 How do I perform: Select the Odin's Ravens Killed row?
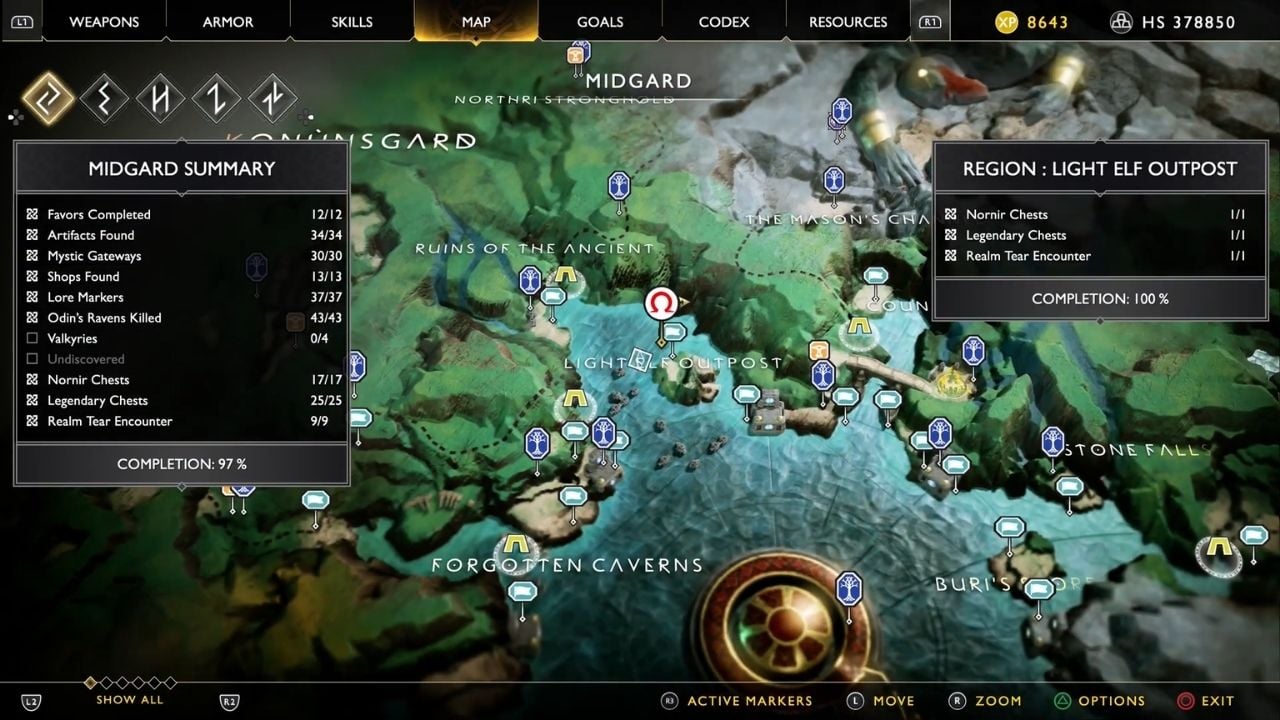tap(182, 318)
